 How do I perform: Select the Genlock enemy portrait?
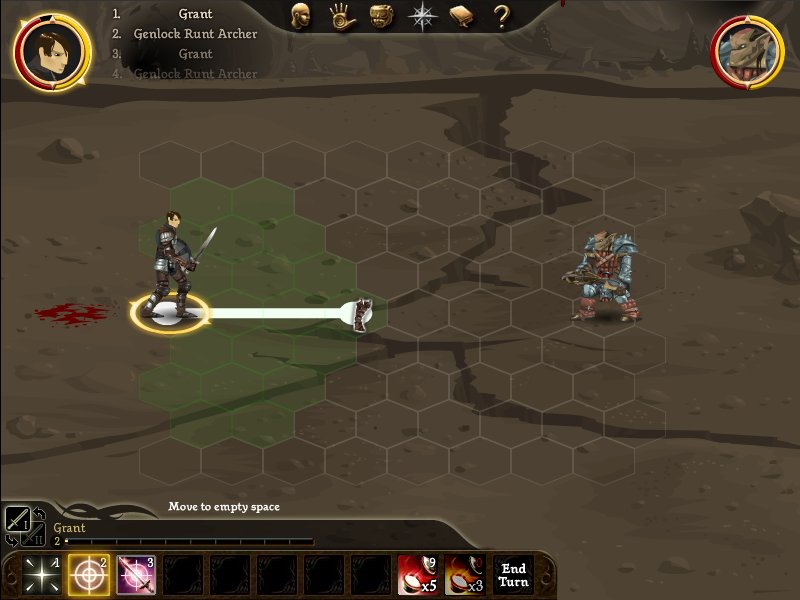[x=747, y=50]
